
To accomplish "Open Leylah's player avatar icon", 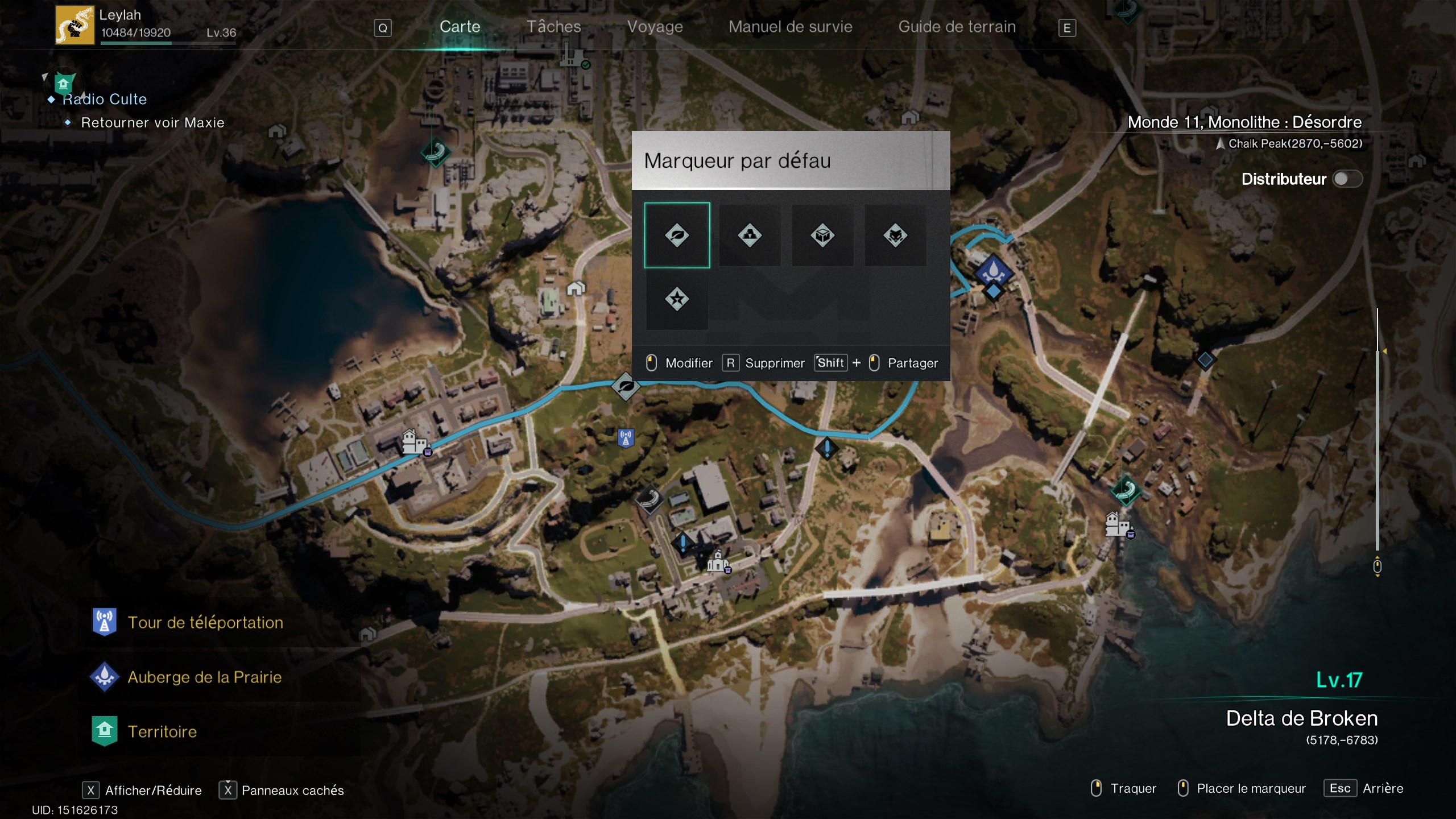I will coord(75,25).
